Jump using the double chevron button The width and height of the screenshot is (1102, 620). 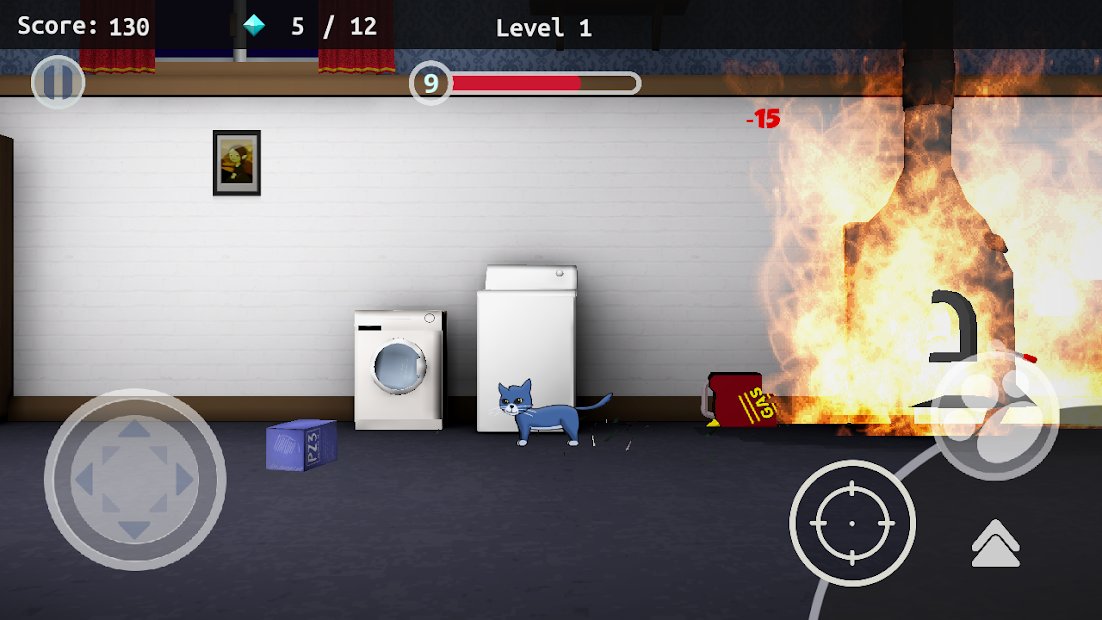pos(995,544)
